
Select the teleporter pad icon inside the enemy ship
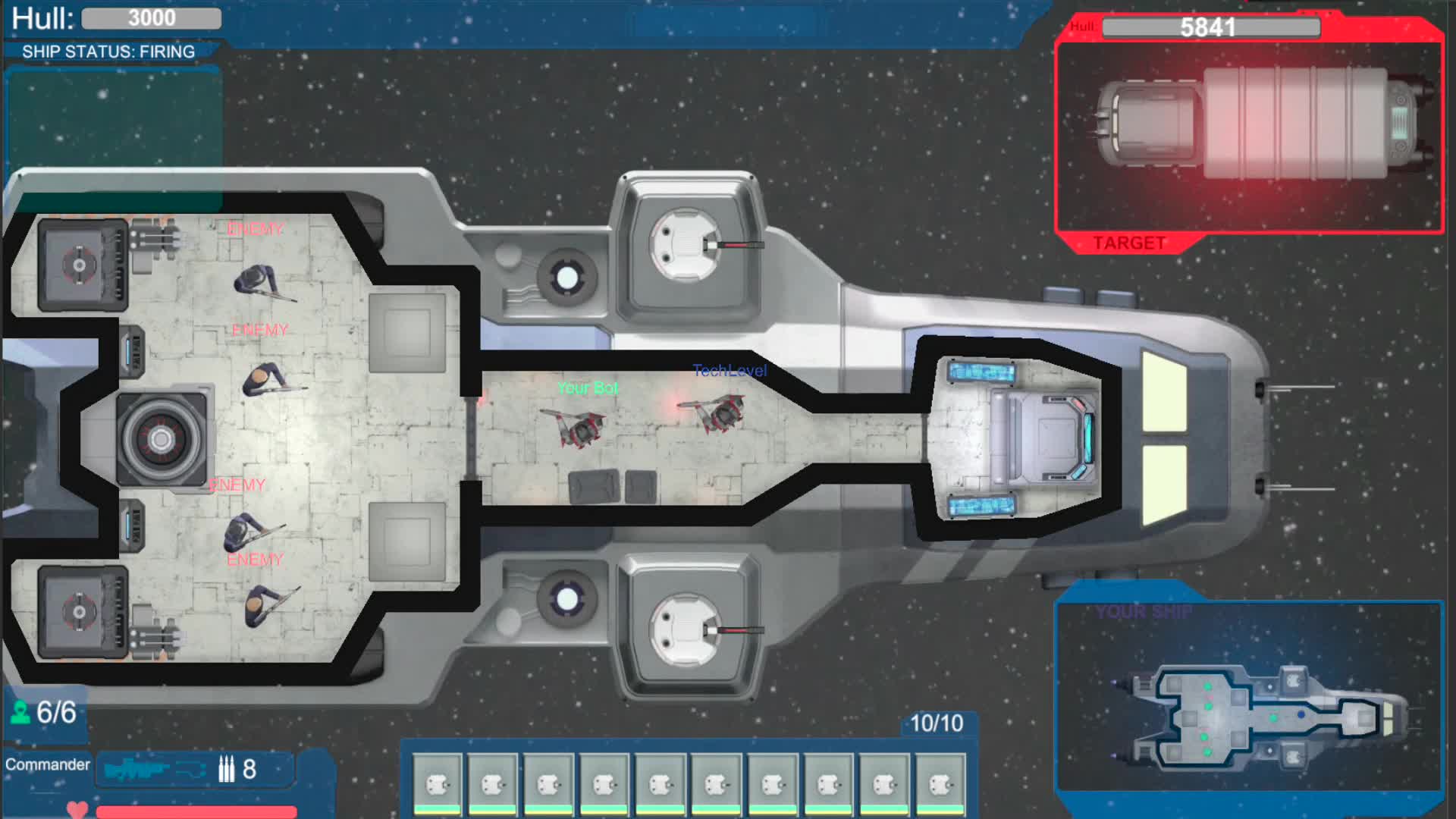pos(159,440)
